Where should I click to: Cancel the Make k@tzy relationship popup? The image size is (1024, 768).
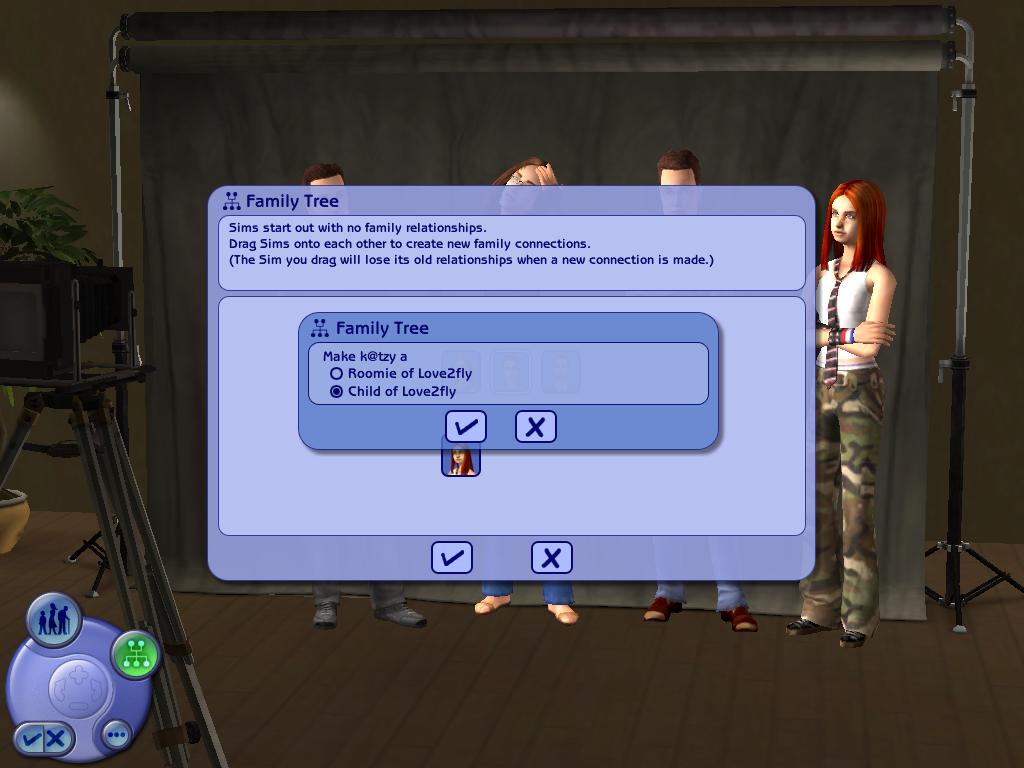coord(535,427)
